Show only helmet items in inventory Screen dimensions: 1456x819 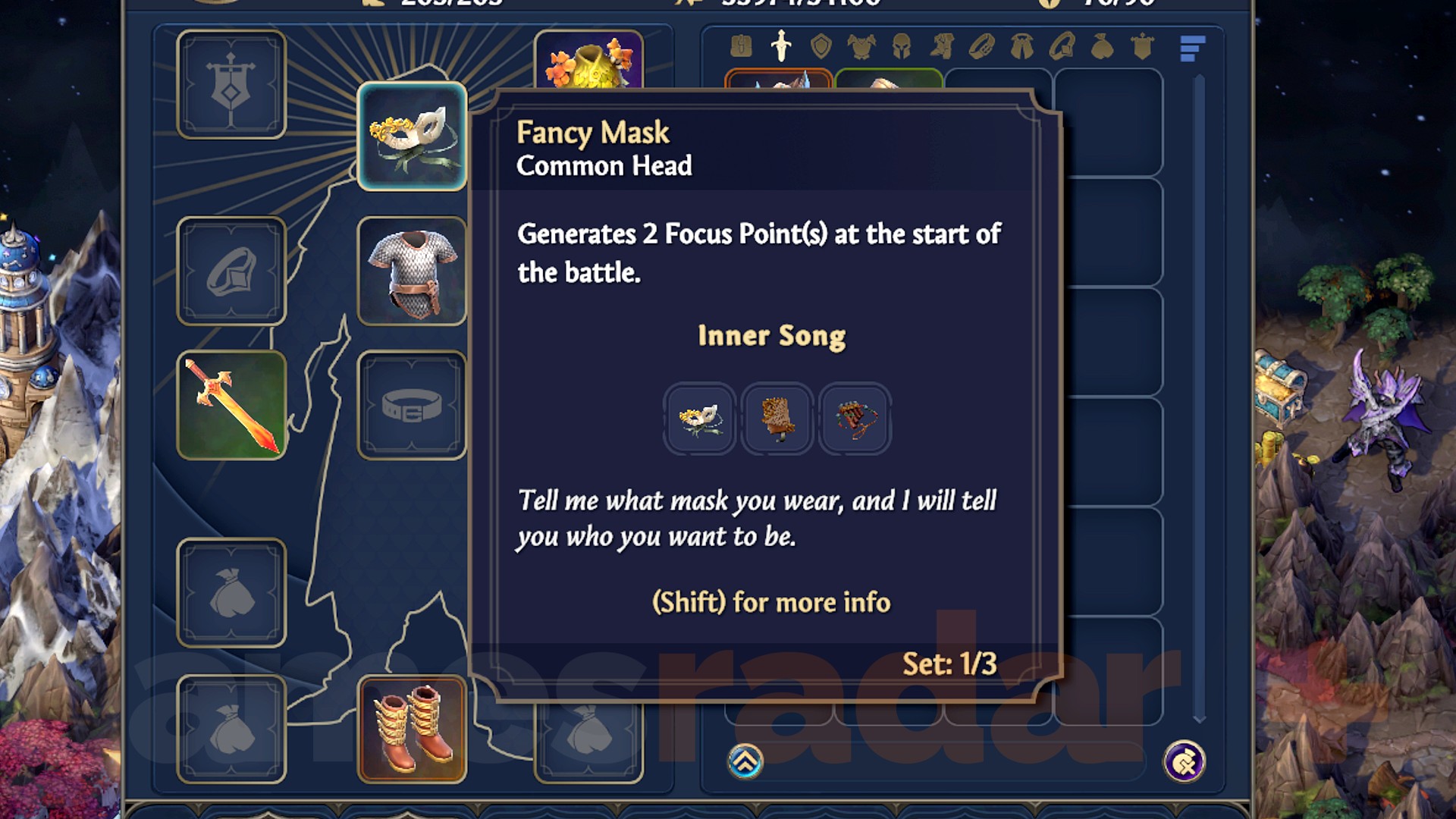[x=901, y=45]
